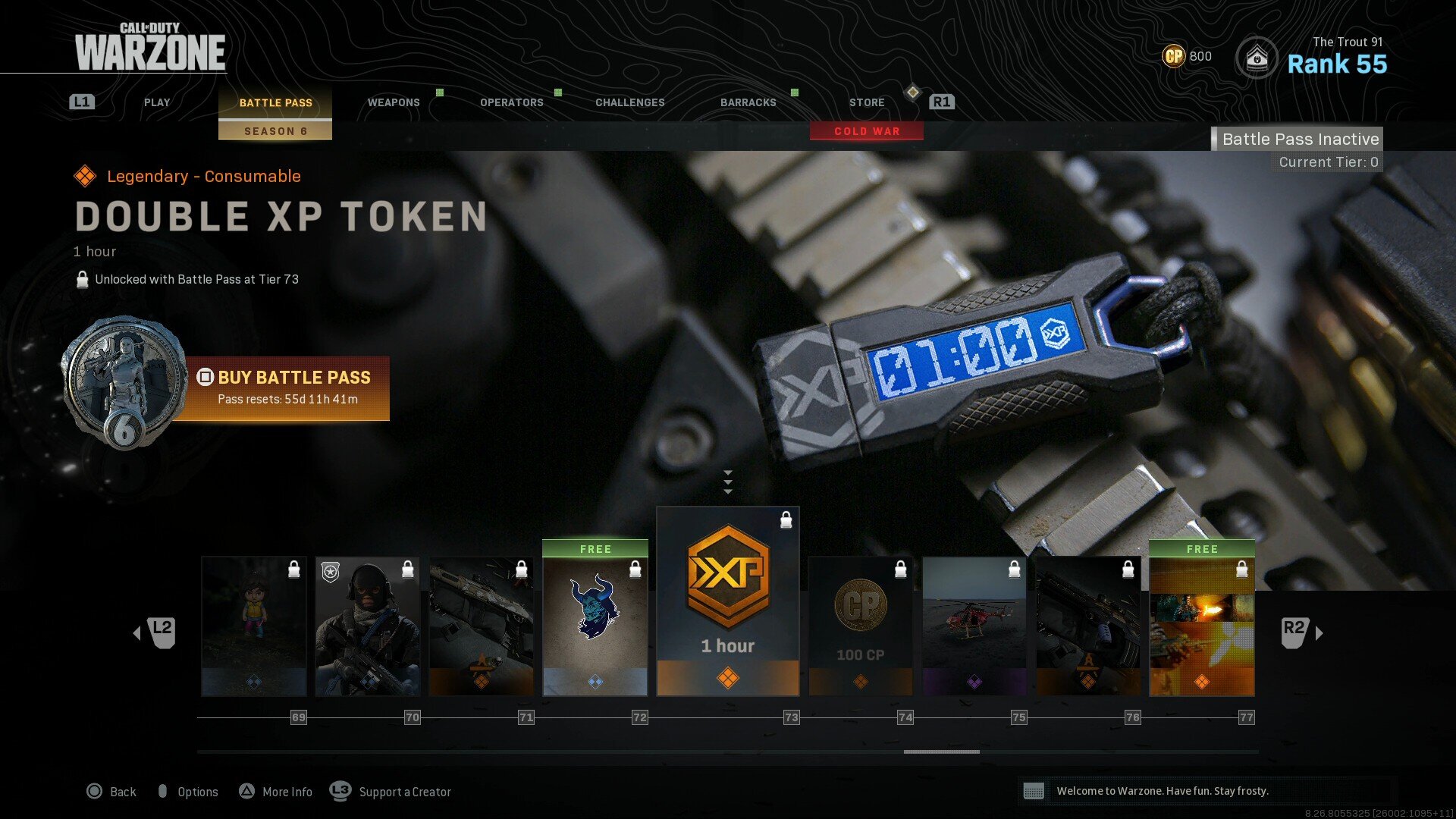Select the tier 71 weapon blueprint tile
The image size is (1456, 819).
tap(482, 626)
